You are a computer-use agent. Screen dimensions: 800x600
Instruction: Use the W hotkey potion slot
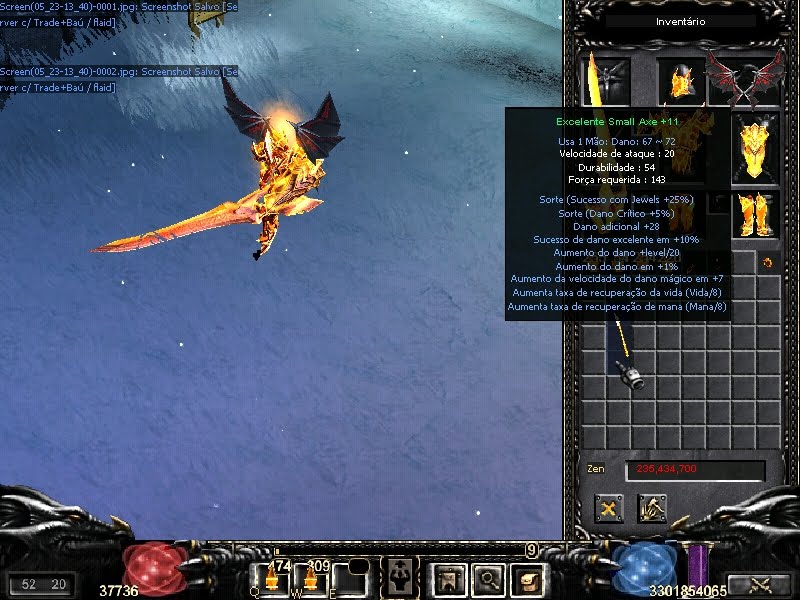tap(312, 578)
